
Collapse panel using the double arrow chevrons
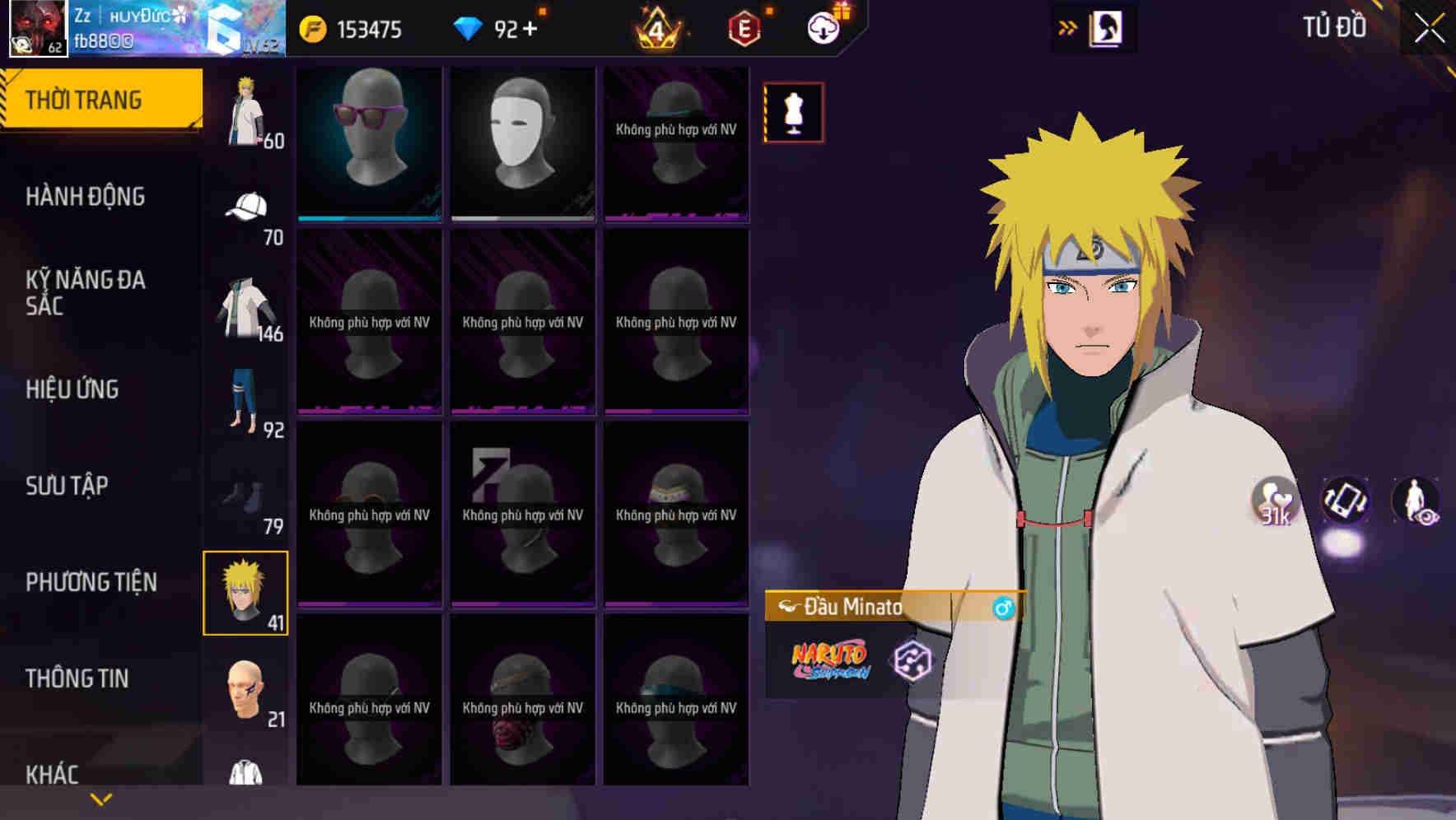tap(1068, 27)
